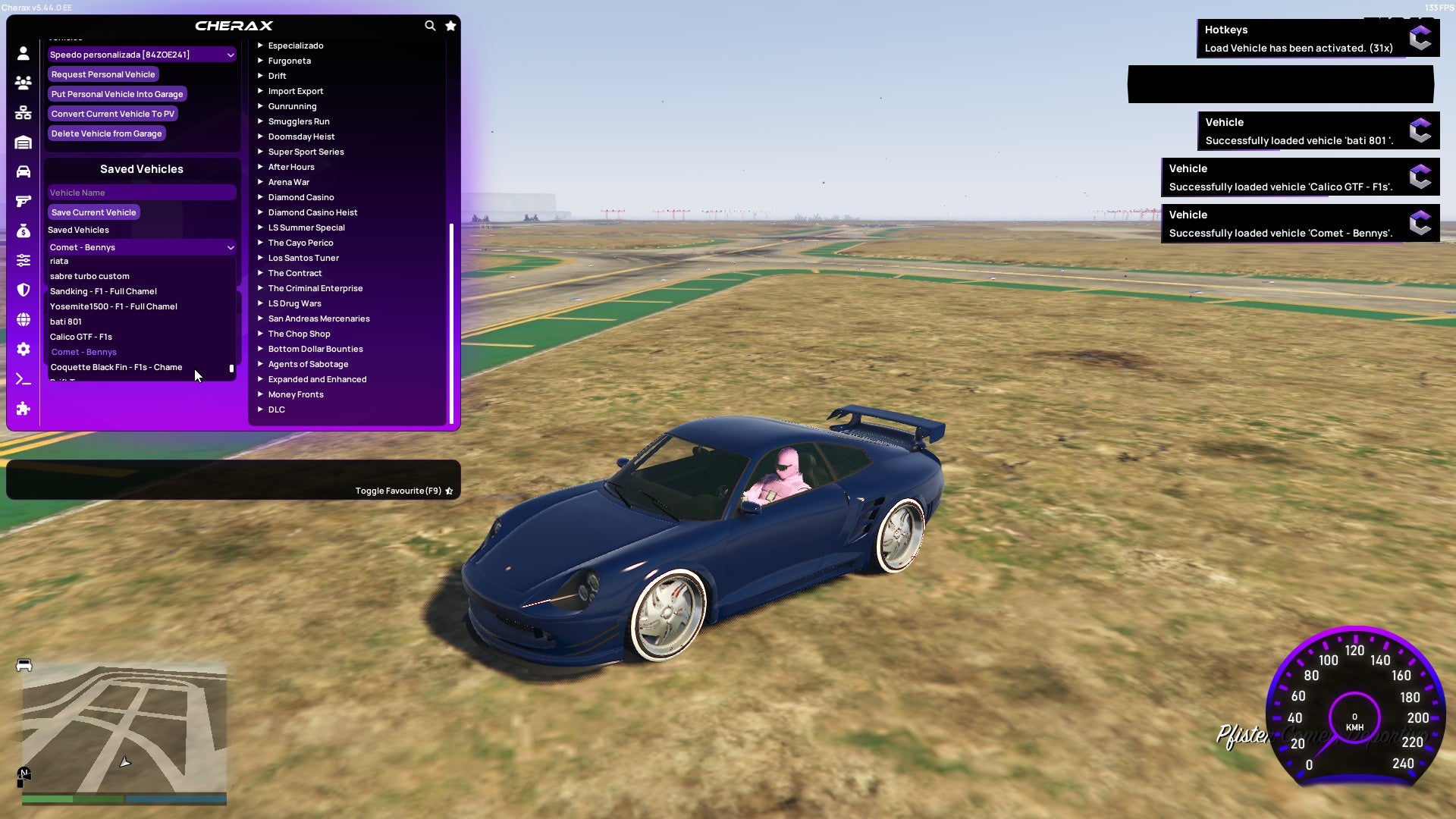Expand the Los Santos Tuner category
The width and height of the screenshot is (1456, 819).
303,258
